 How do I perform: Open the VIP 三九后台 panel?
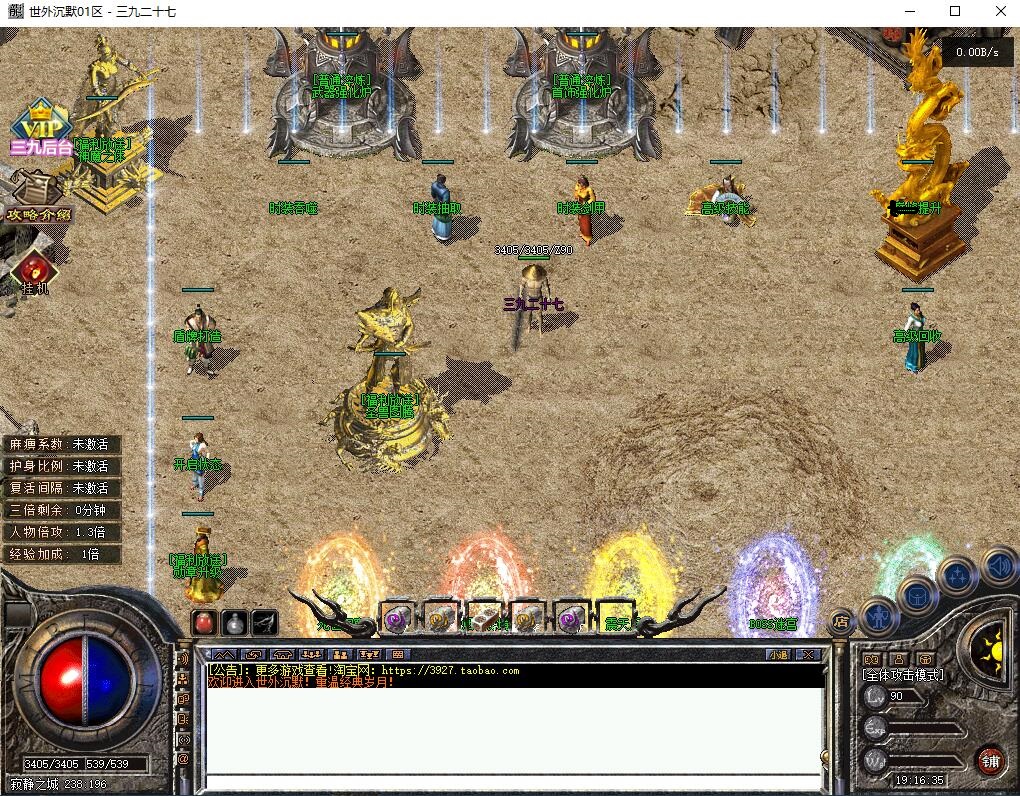tap(40, 128)
